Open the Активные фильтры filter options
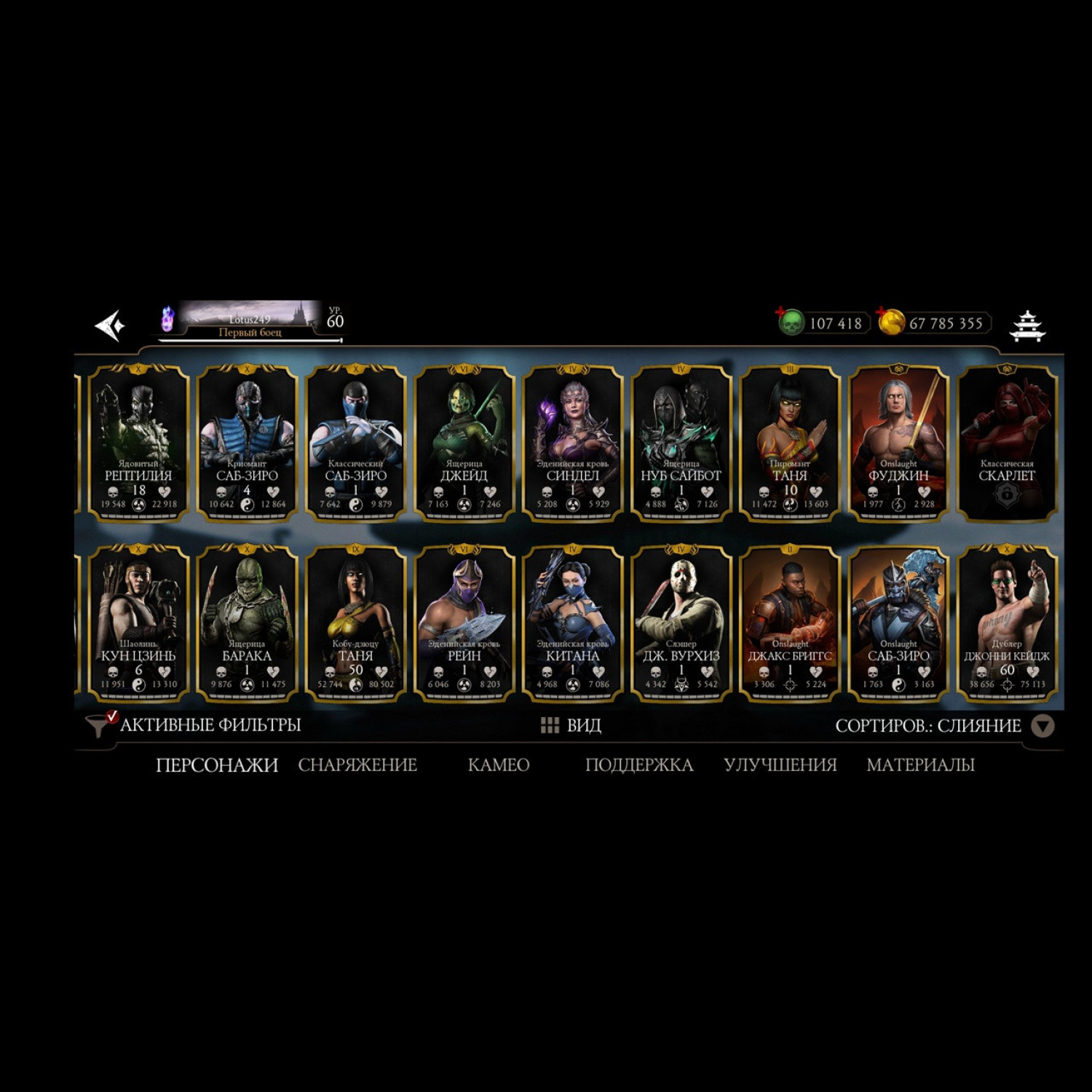This screenshot has height=1092, width=1092. (195, 725)
